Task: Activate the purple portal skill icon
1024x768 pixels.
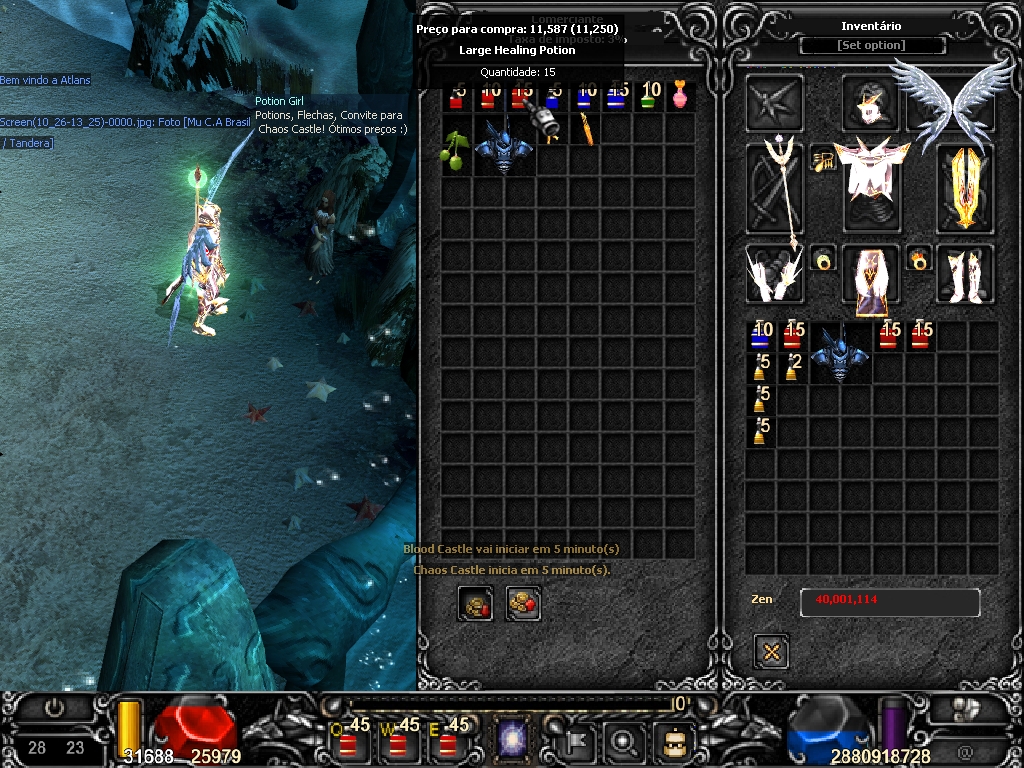Action: [512, 740]
